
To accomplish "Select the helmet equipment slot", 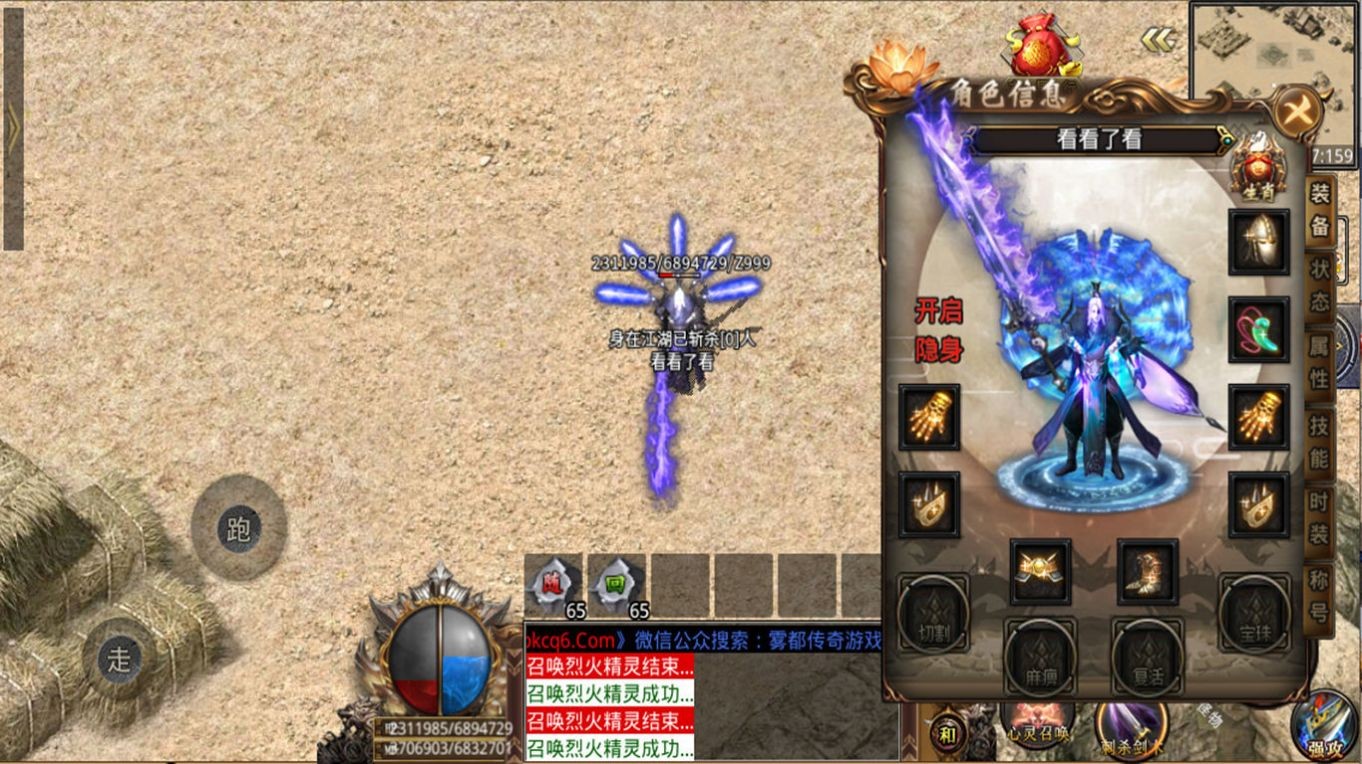I will tap(1257, 240).
